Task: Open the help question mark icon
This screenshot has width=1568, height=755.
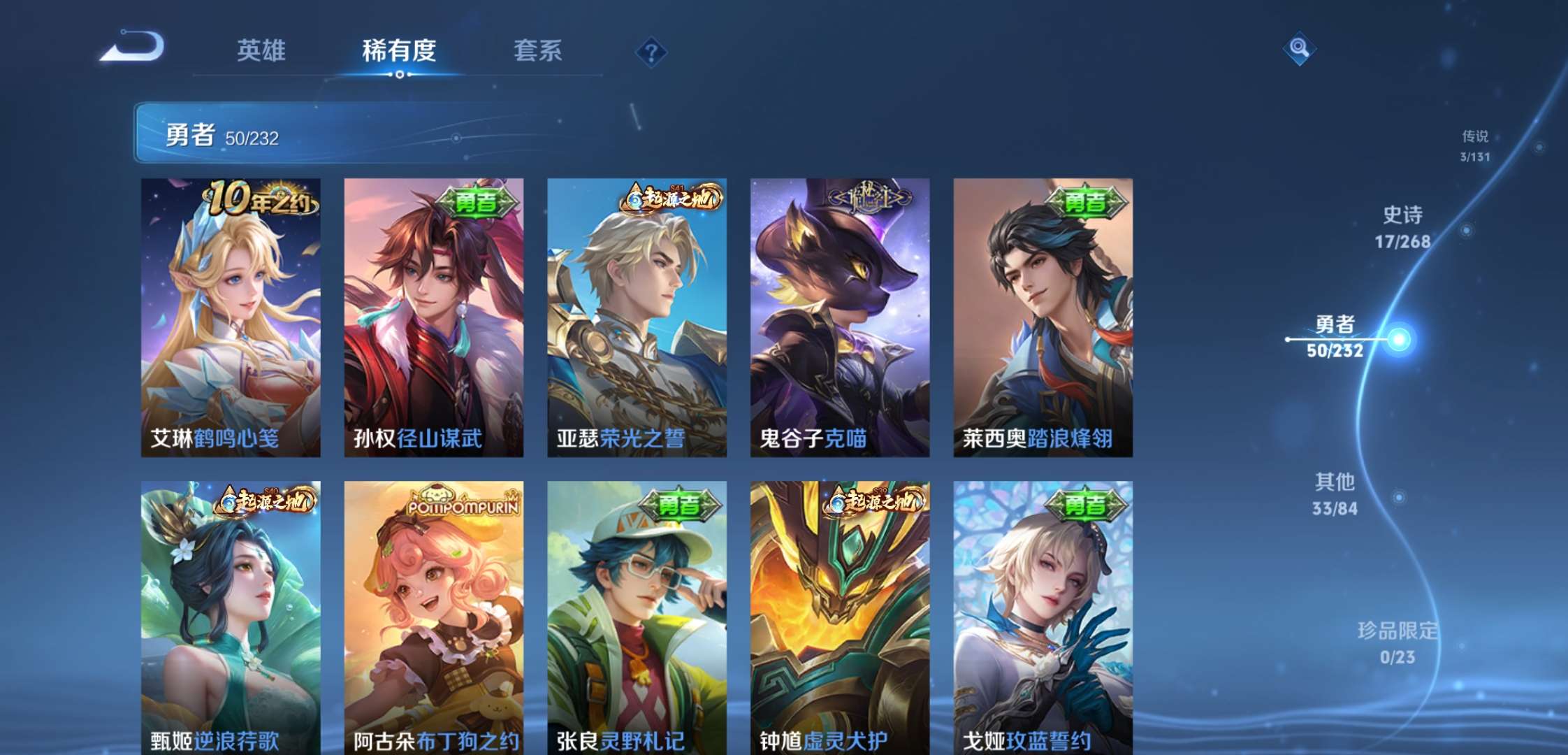Action: click(651, 51)
